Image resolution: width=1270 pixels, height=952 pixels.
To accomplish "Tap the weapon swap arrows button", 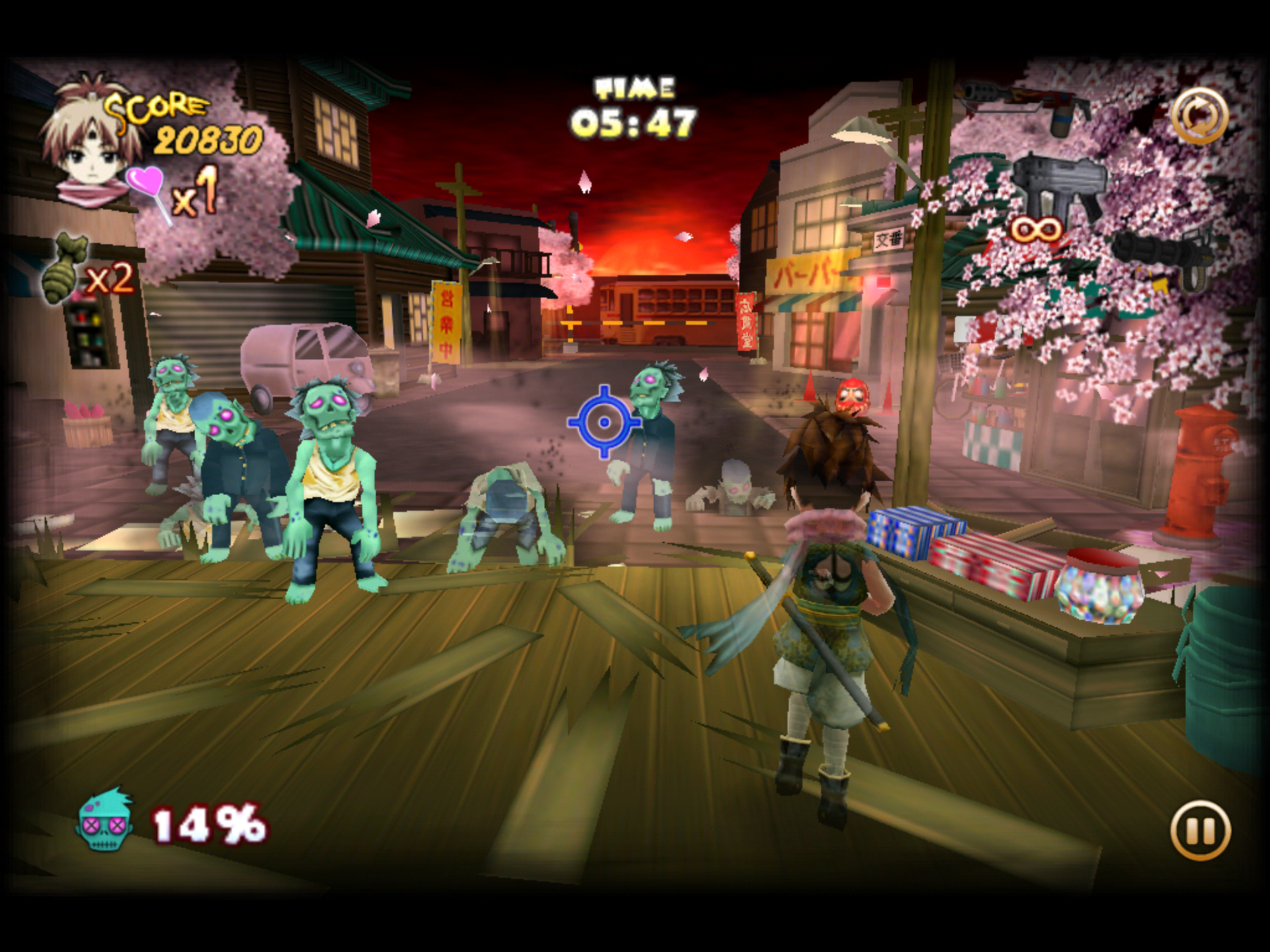I will (x=1199, y=116).
